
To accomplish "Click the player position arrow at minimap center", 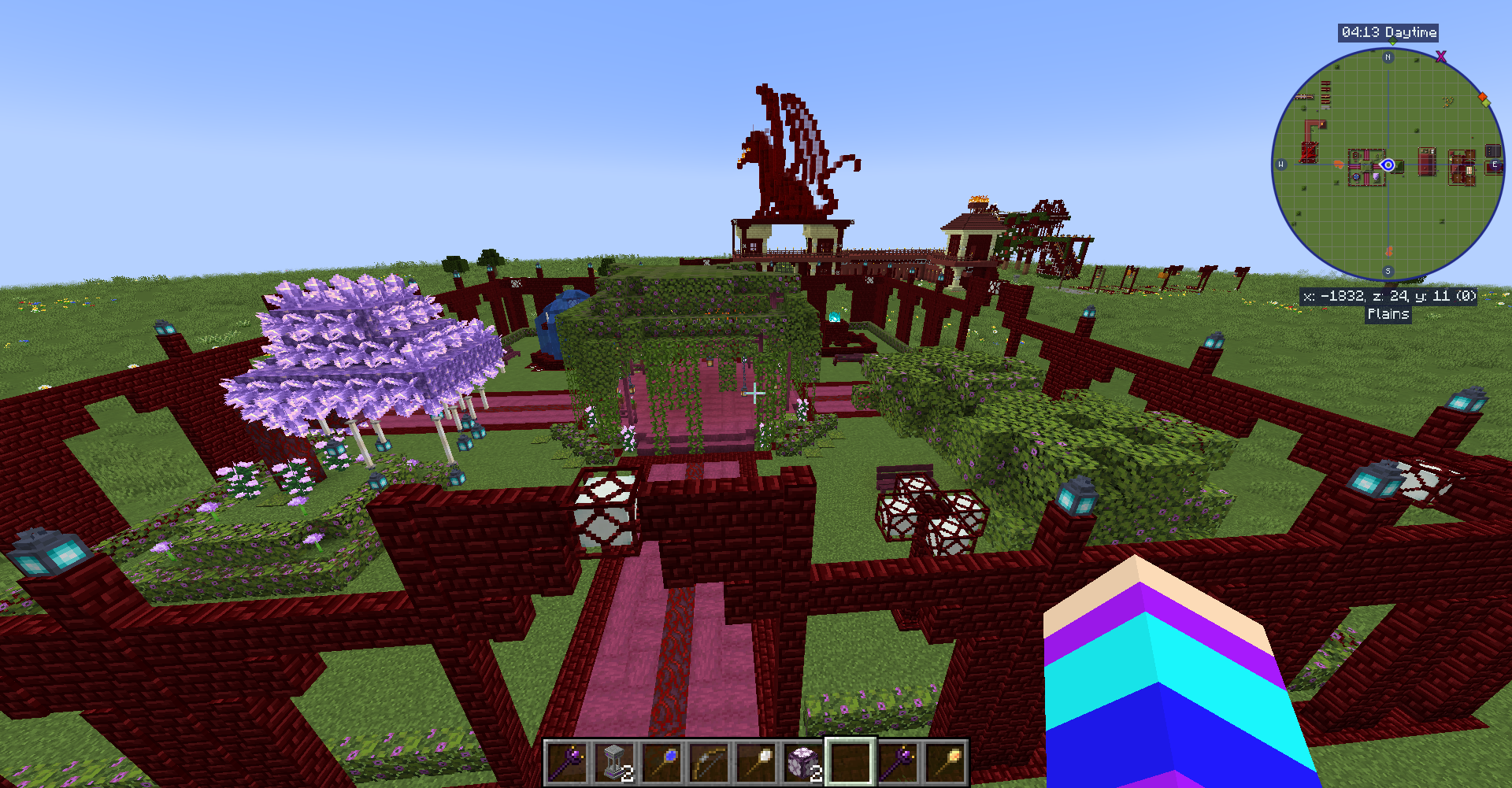I will click(x=1388, y=165).
